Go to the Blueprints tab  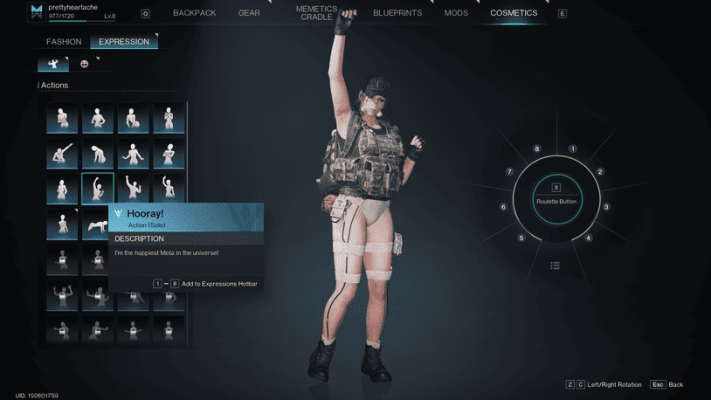coord(396,13)
